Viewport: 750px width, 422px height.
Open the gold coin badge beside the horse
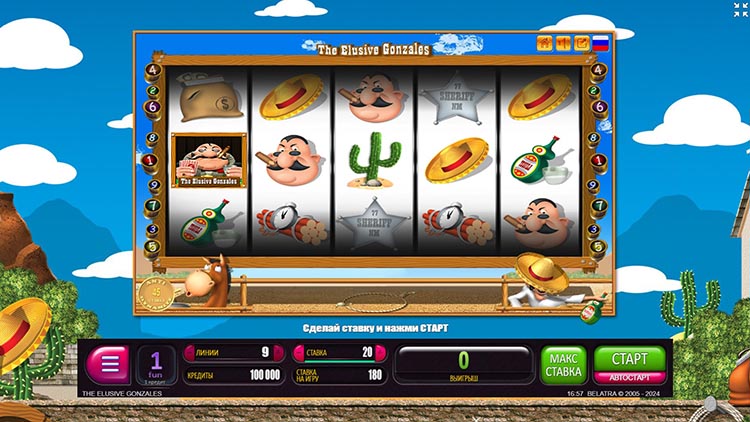click(x=157, y=295)
